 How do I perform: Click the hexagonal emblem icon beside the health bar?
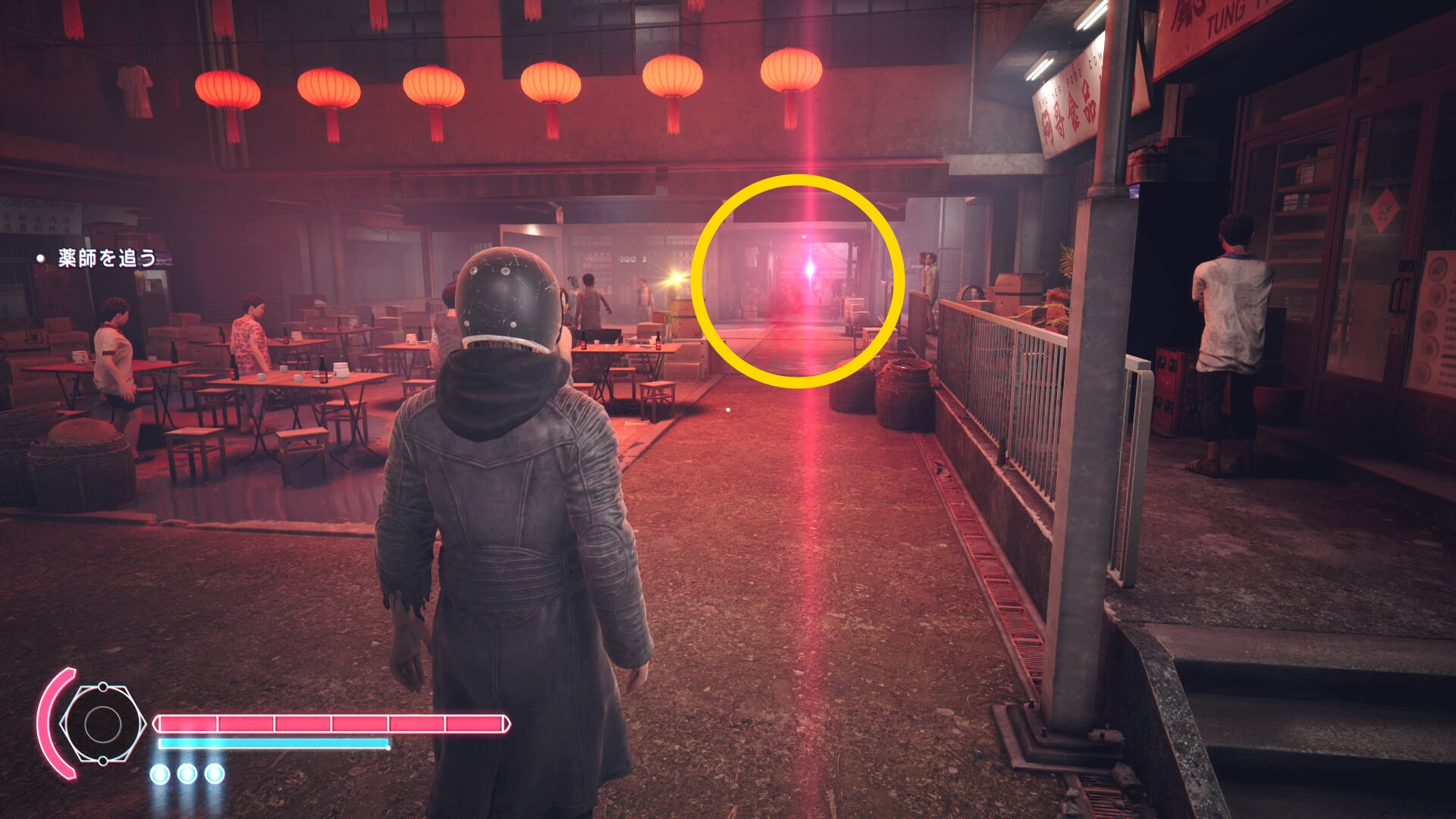tap(102, 724)
